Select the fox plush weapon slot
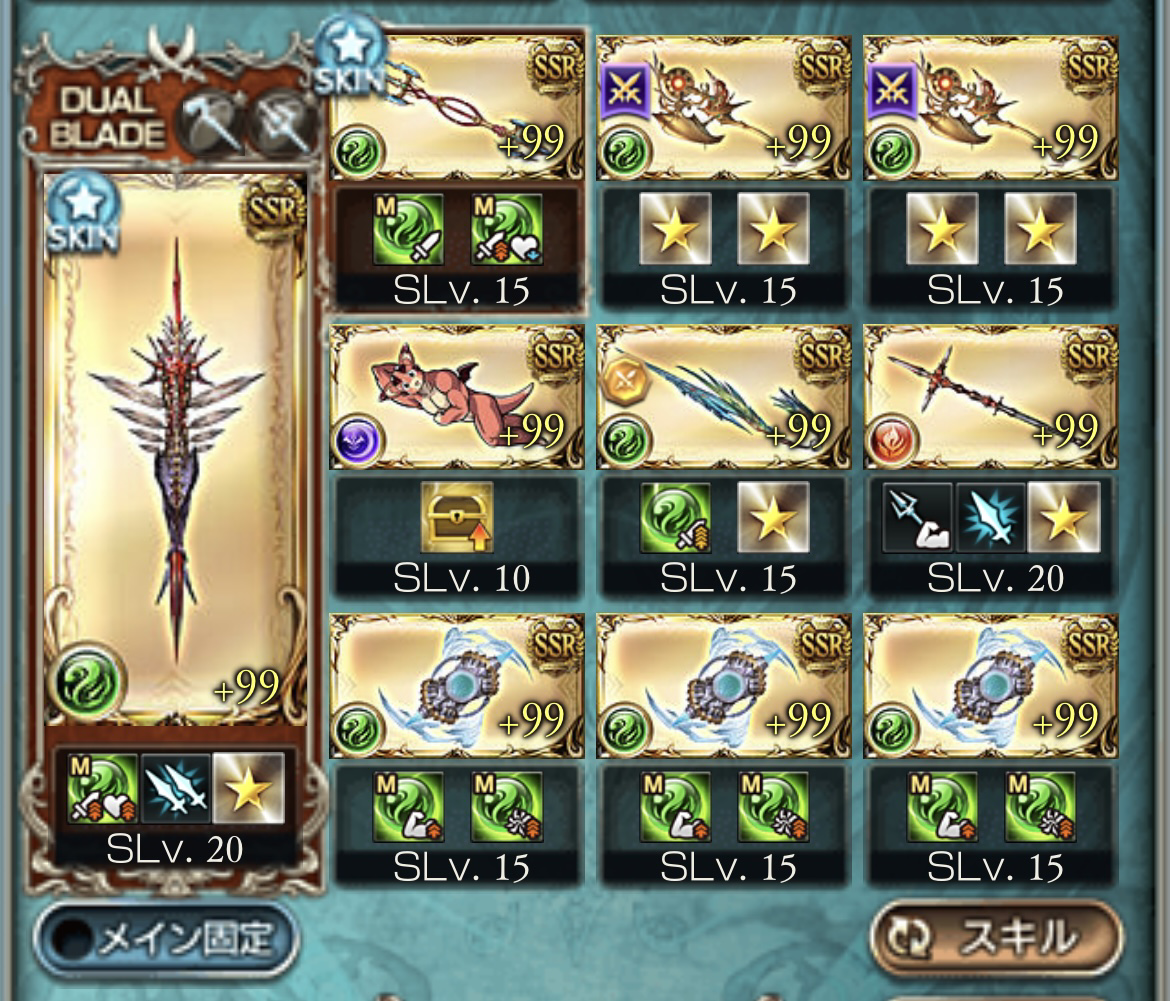The width and height of the screenshot is (1170, 1001). click(x=456, y=397)
